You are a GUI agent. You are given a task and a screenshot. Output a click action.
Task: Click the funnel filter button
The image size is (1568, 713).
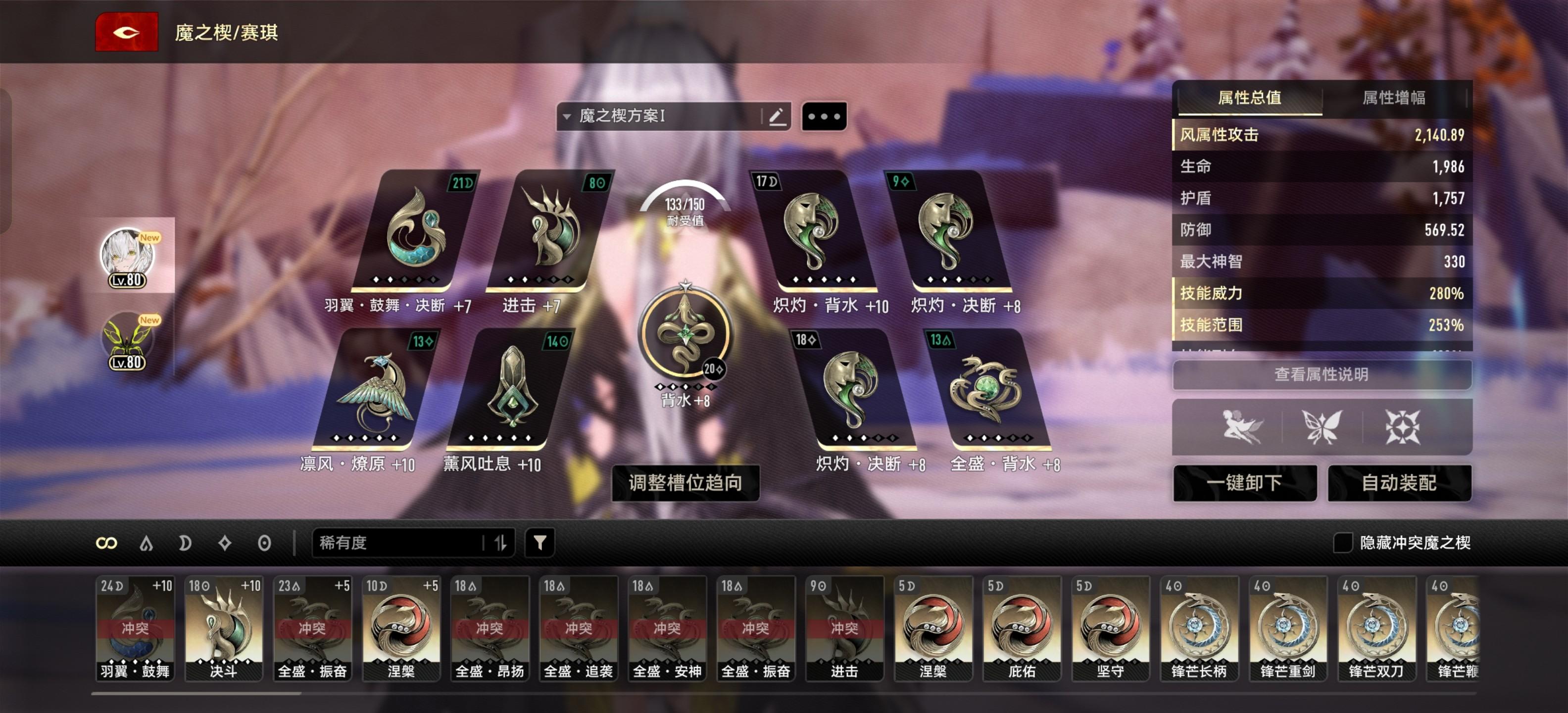click(539, 543)
